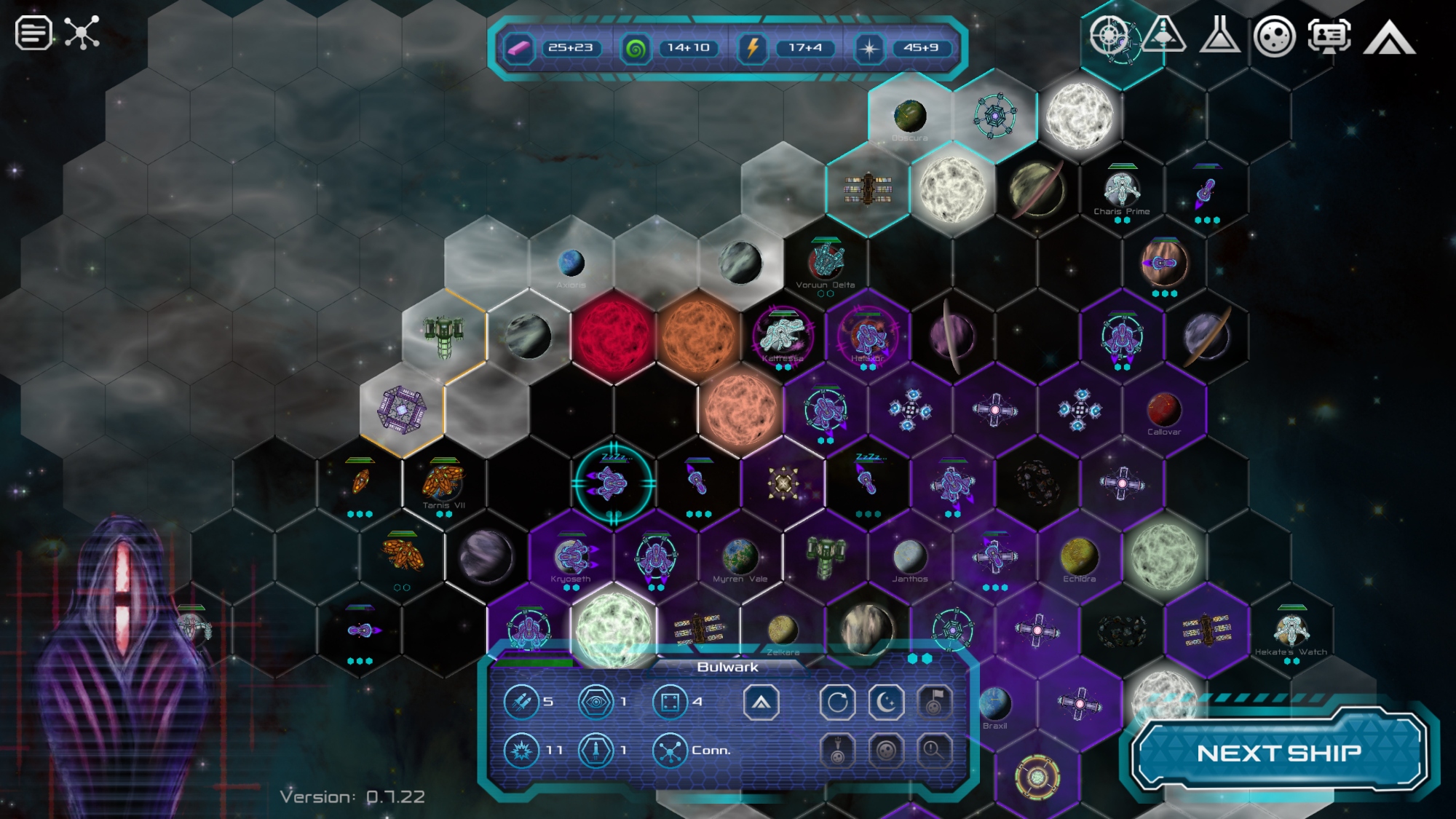Open the crosshair target icon in top bar
1456x819 pixels.
[1109, 35]
